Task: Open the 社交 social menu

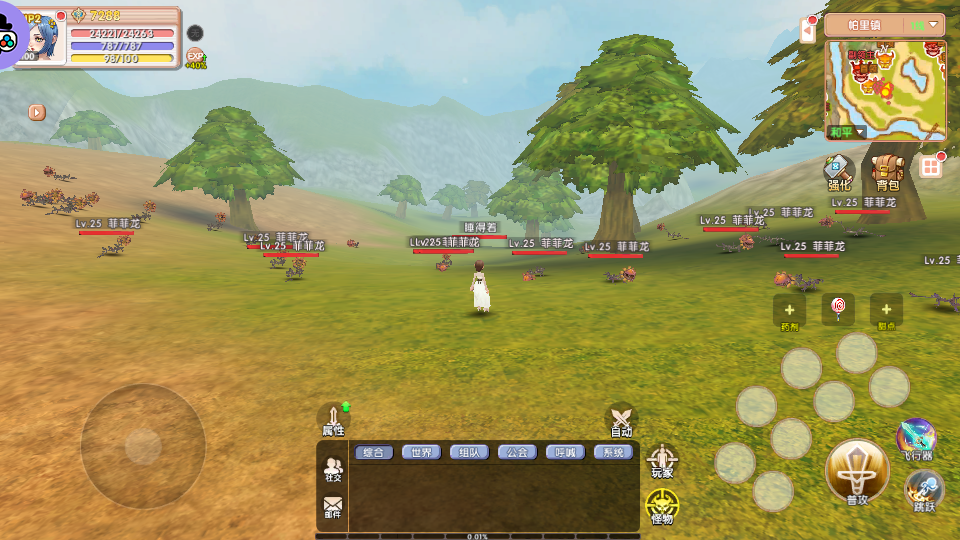Action: tap(333, 469)
